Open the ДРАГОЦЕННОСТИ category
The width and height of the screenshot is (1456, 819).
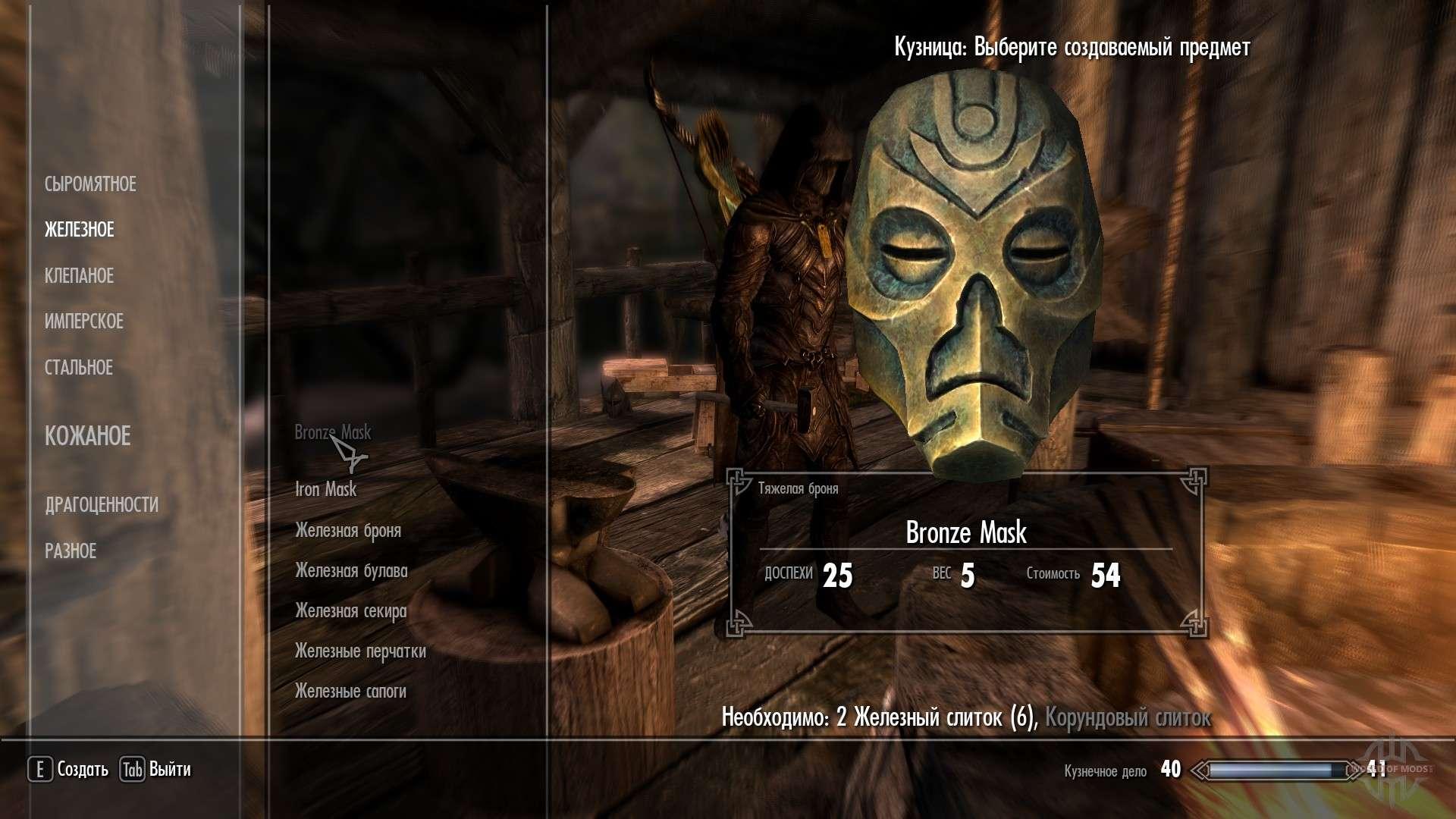click(x=102, y=505)
